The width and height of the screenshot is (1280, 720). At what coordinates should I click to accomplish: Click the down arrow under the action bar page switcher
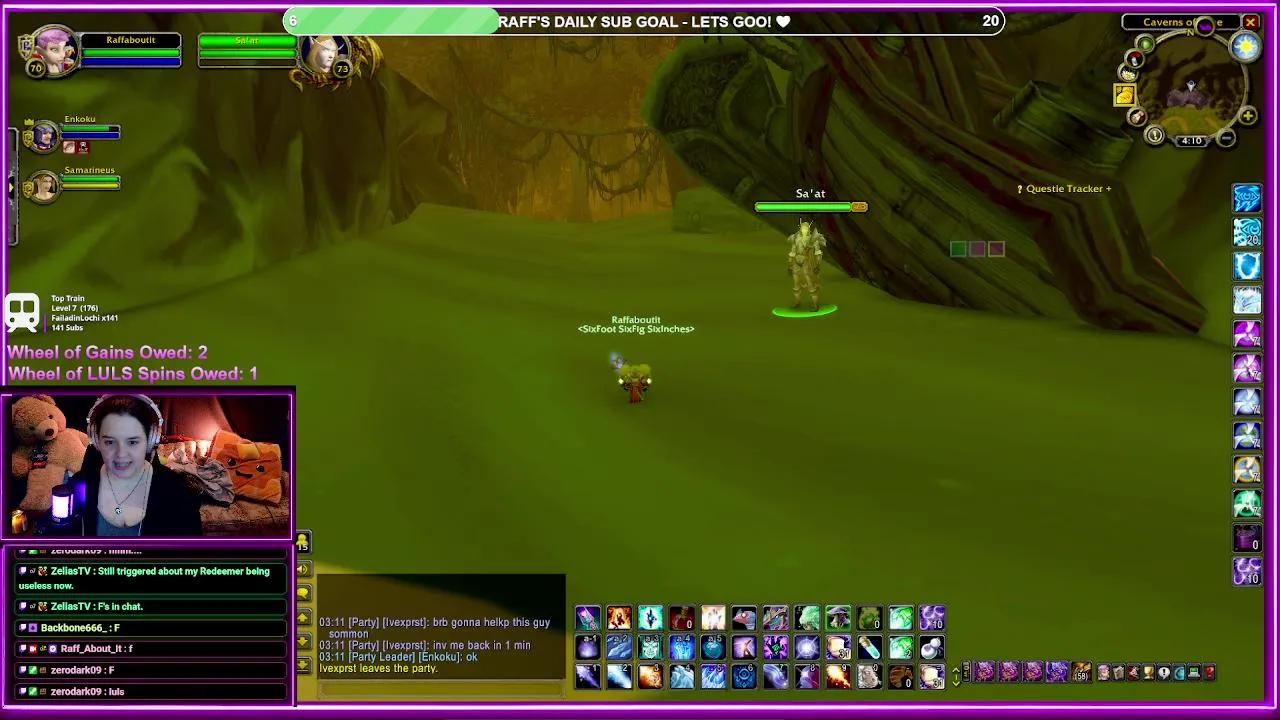point(956,684)
